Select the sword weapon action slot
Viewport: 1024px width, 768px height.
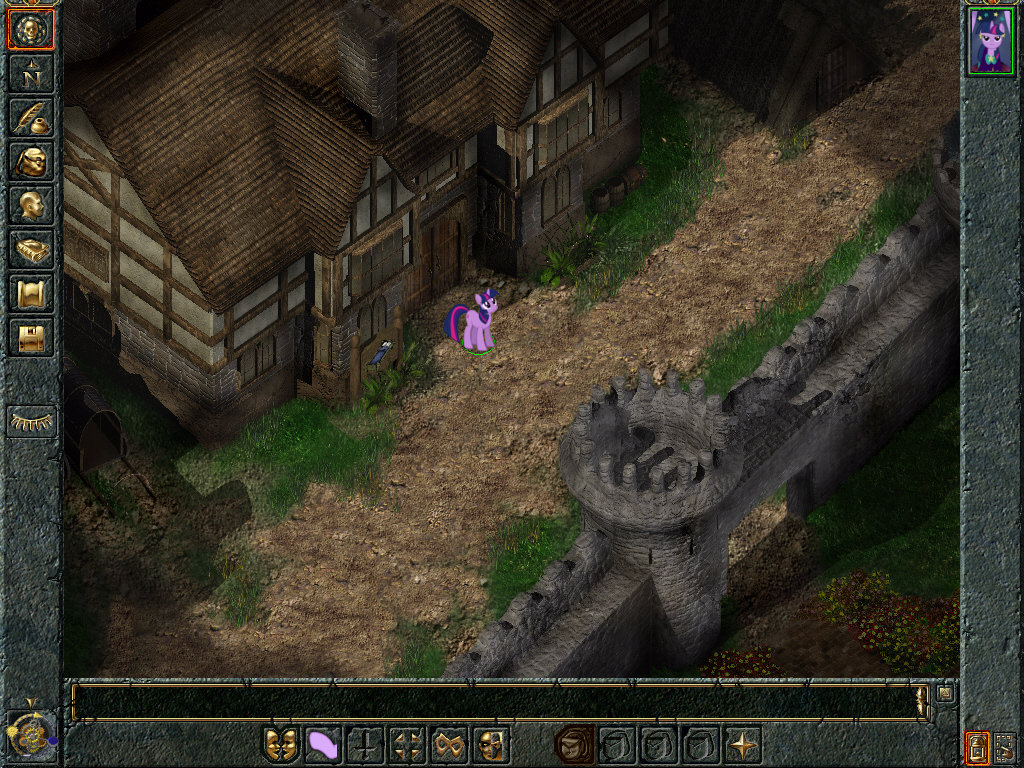[366, 745]
